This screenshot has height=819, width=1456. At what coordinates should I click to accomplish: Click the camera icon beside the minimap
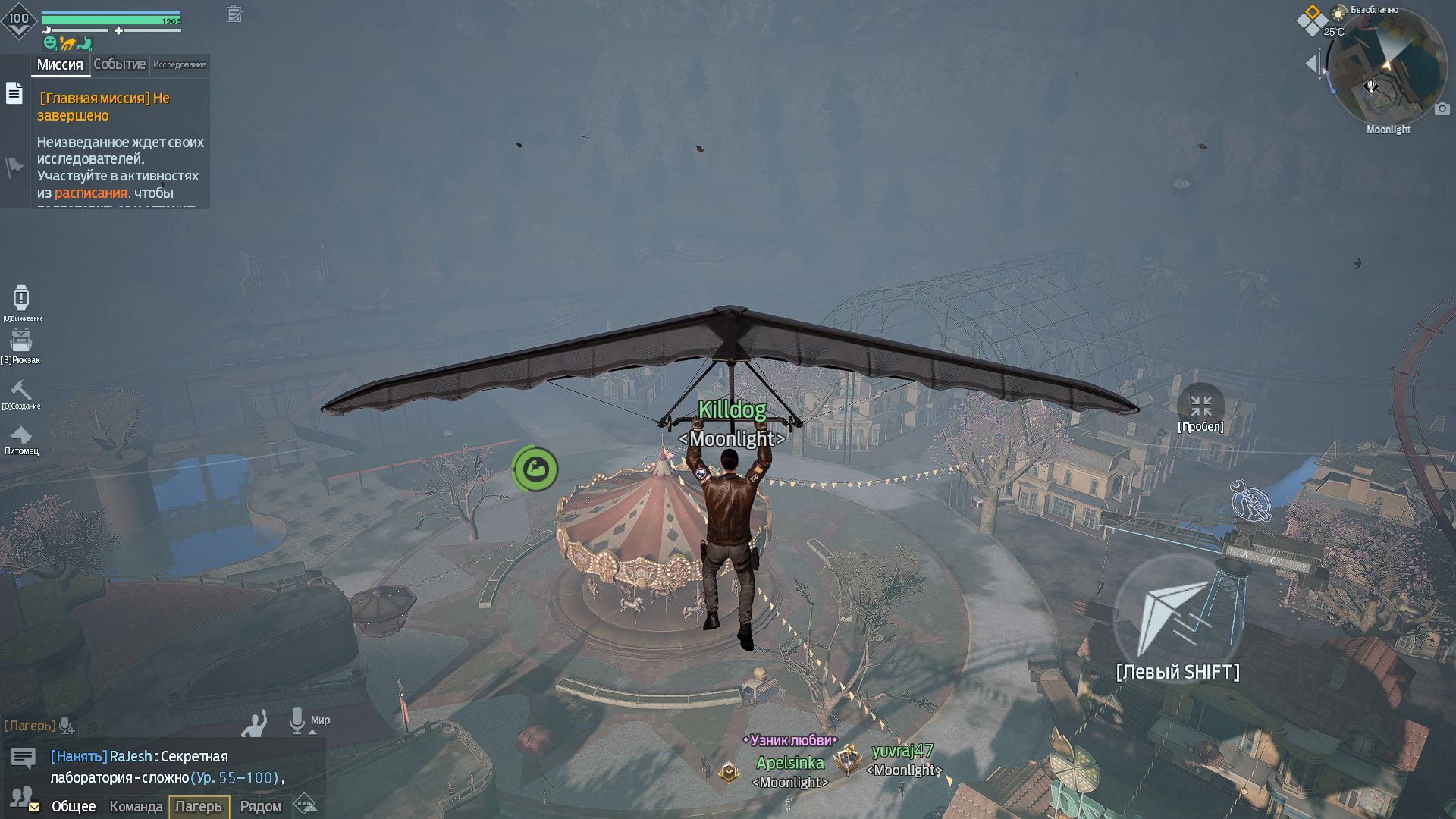(1442, 109)
